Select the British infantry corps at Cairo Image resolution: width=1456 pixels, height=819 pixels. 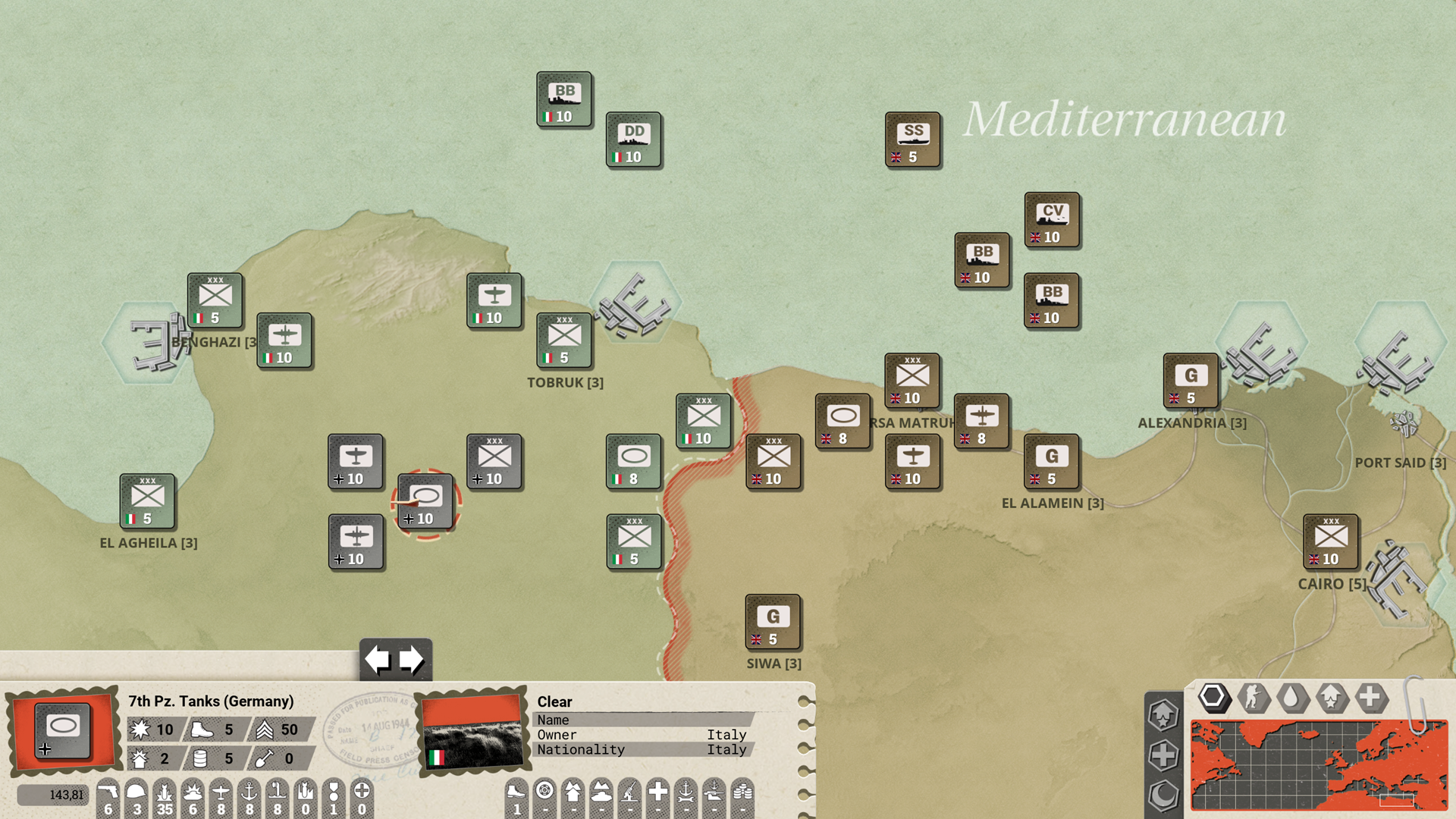click(x=1331, y=542)
